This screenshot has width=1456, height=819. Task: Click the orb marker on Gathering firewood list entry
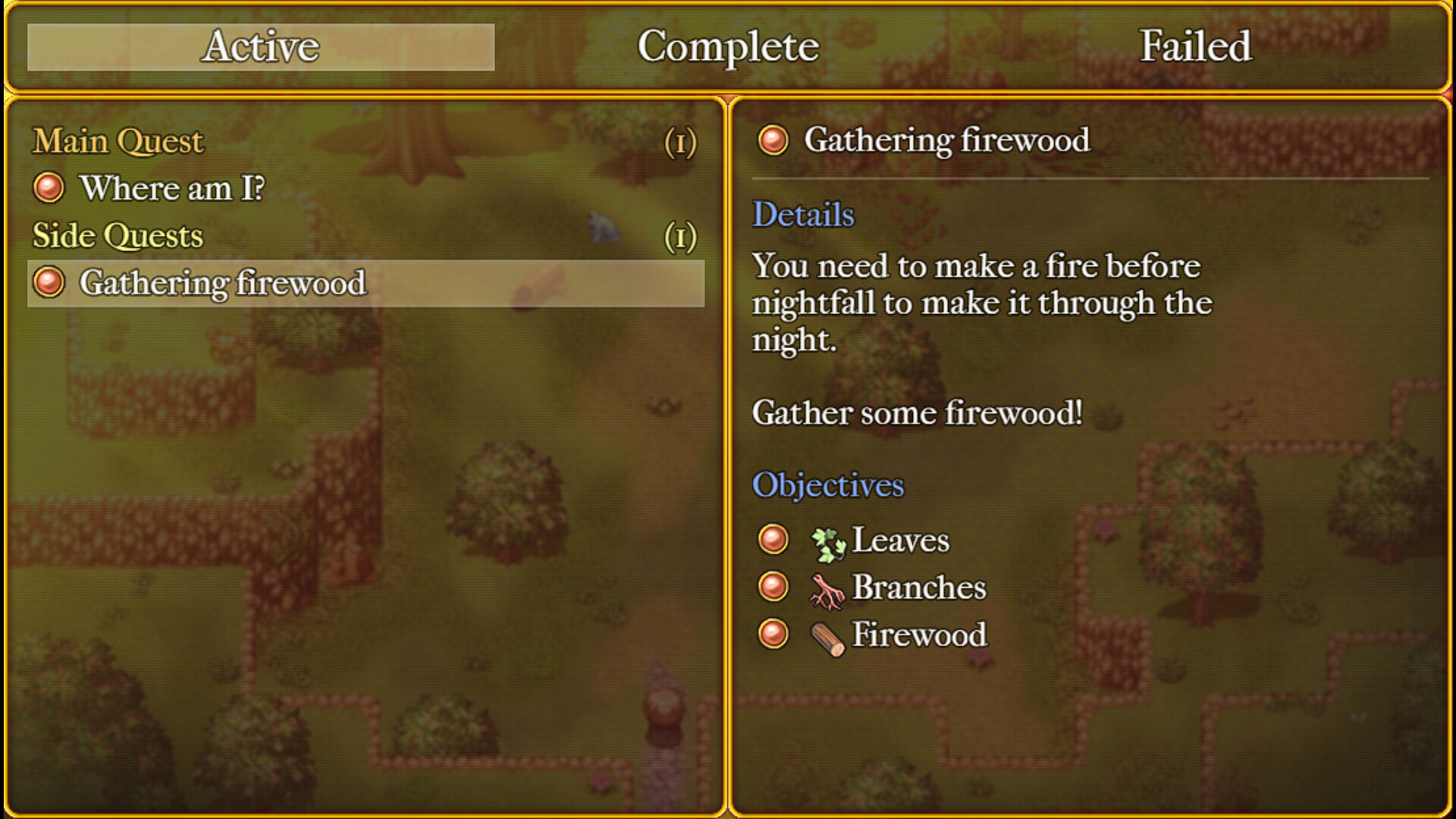point(49,283)
